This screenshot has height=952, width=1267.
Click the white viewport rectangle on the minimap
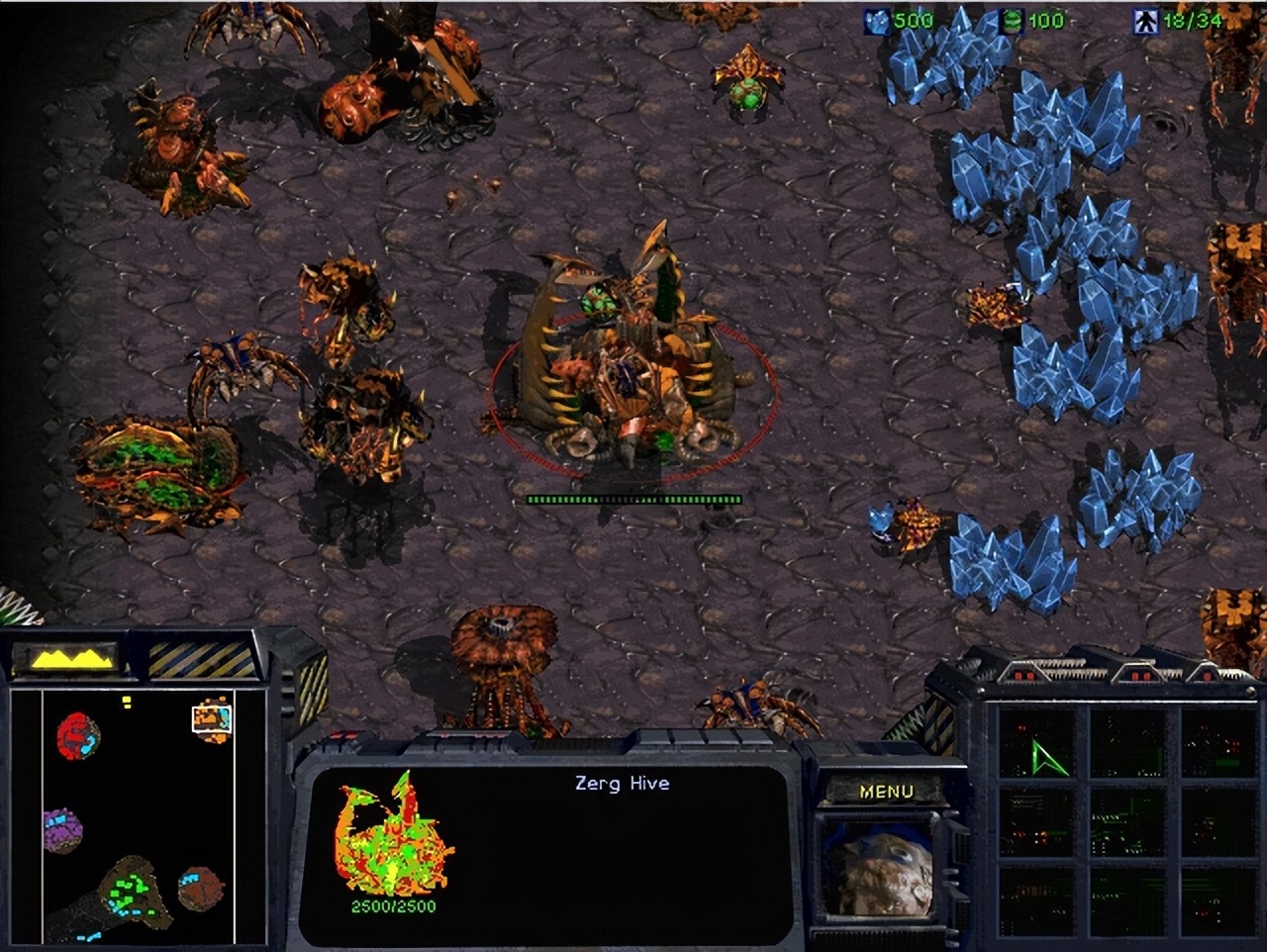pos(213,719)
